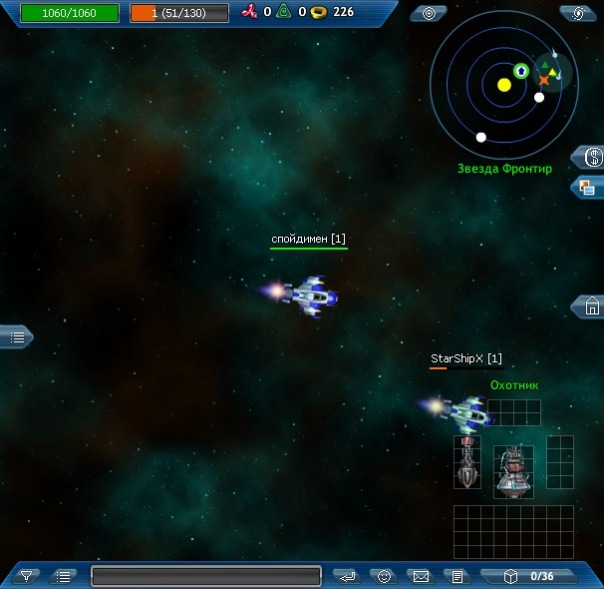Select the yellow sun on the minimap

pyautogui.click(x=504, y=85)
